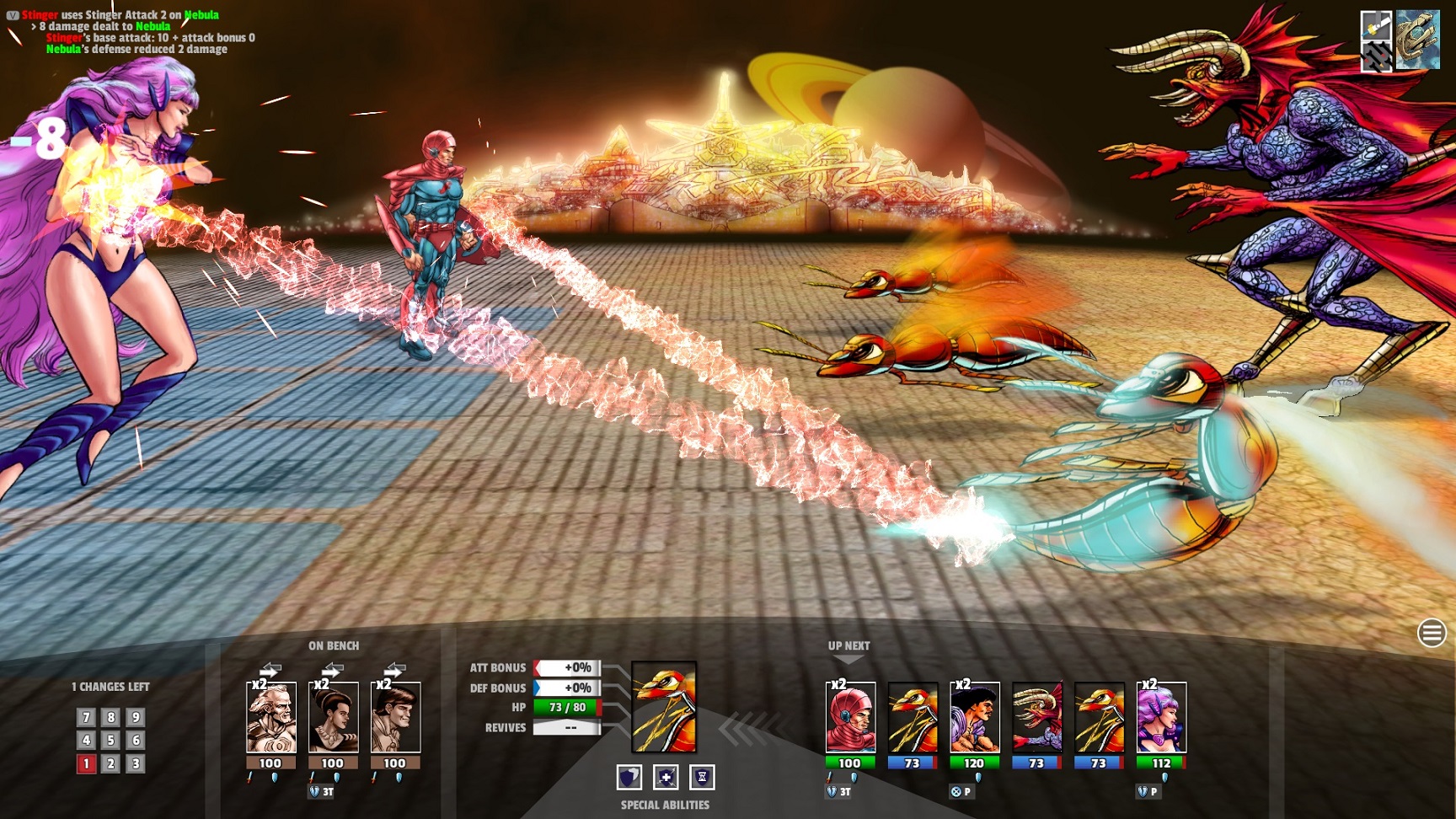This screenshot has height=819, width=1456.
Task: Choose number 9 in the changes grid
Action: tap(135, 717)
